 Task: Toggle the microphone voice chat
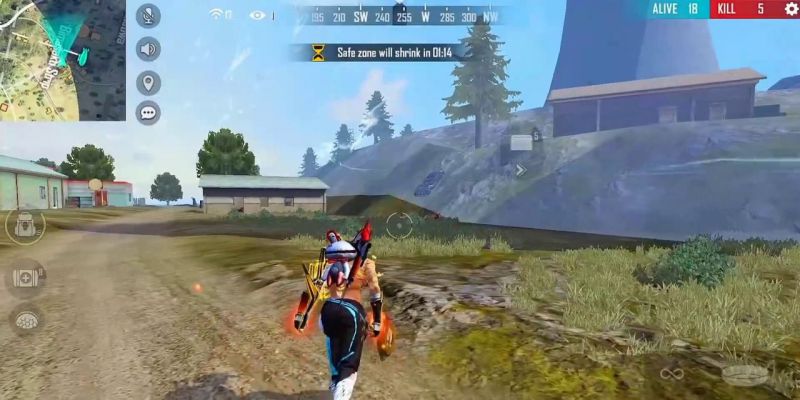tap(148, 16)
